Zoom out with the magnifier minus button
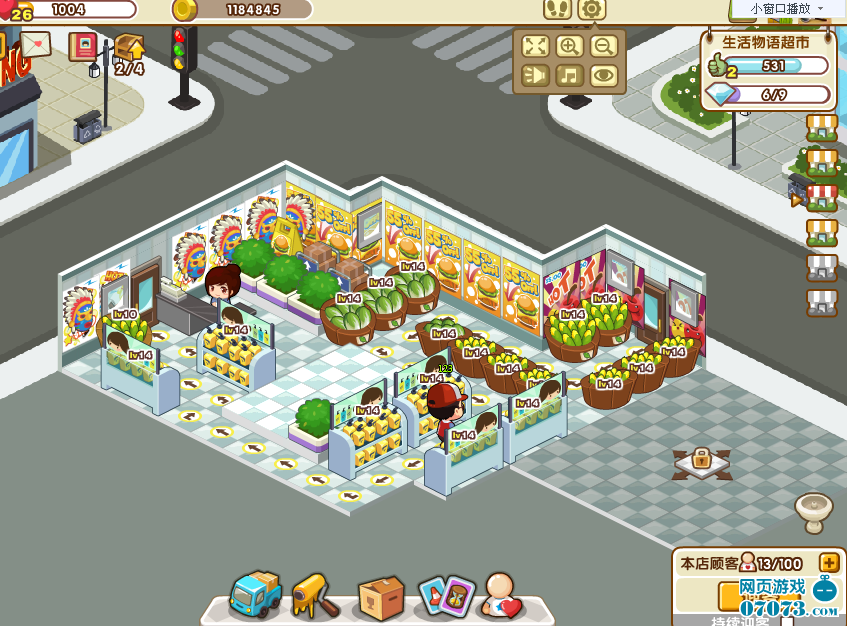The height and width of the screenshot is (626, 847). click(602, 46)
